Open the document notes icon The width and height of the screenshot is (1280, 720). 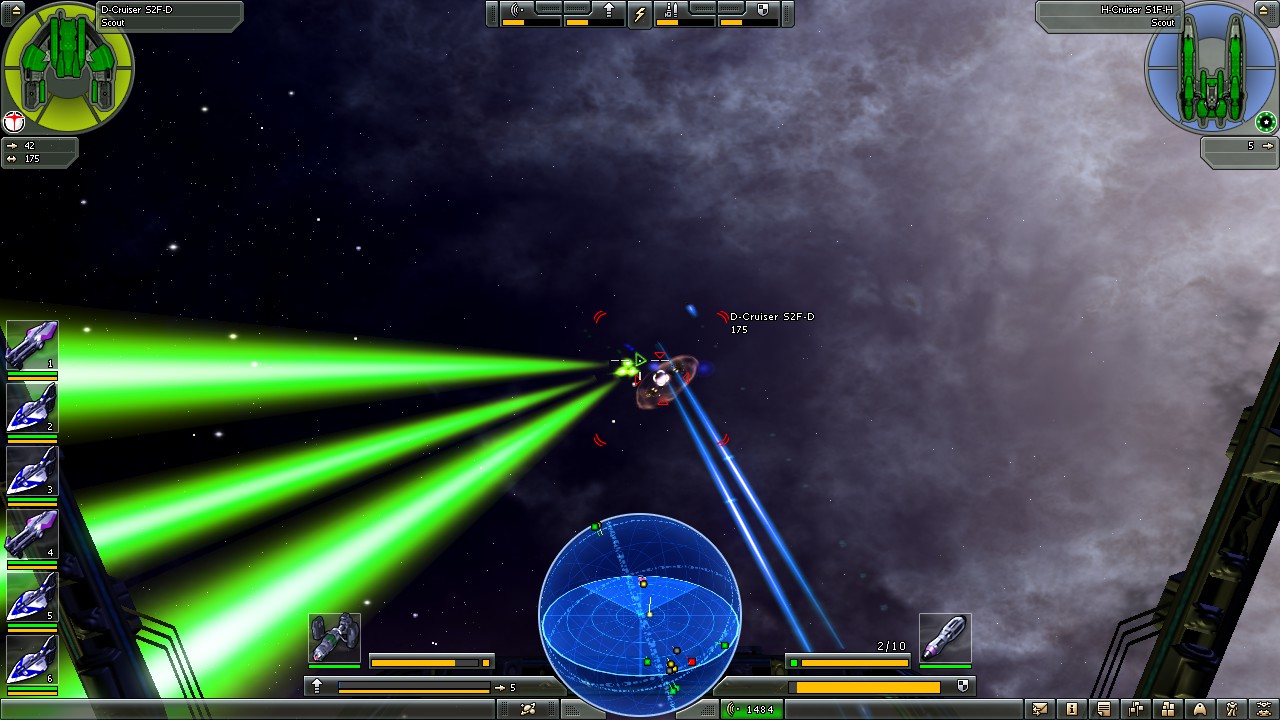tap(1104, 708)
